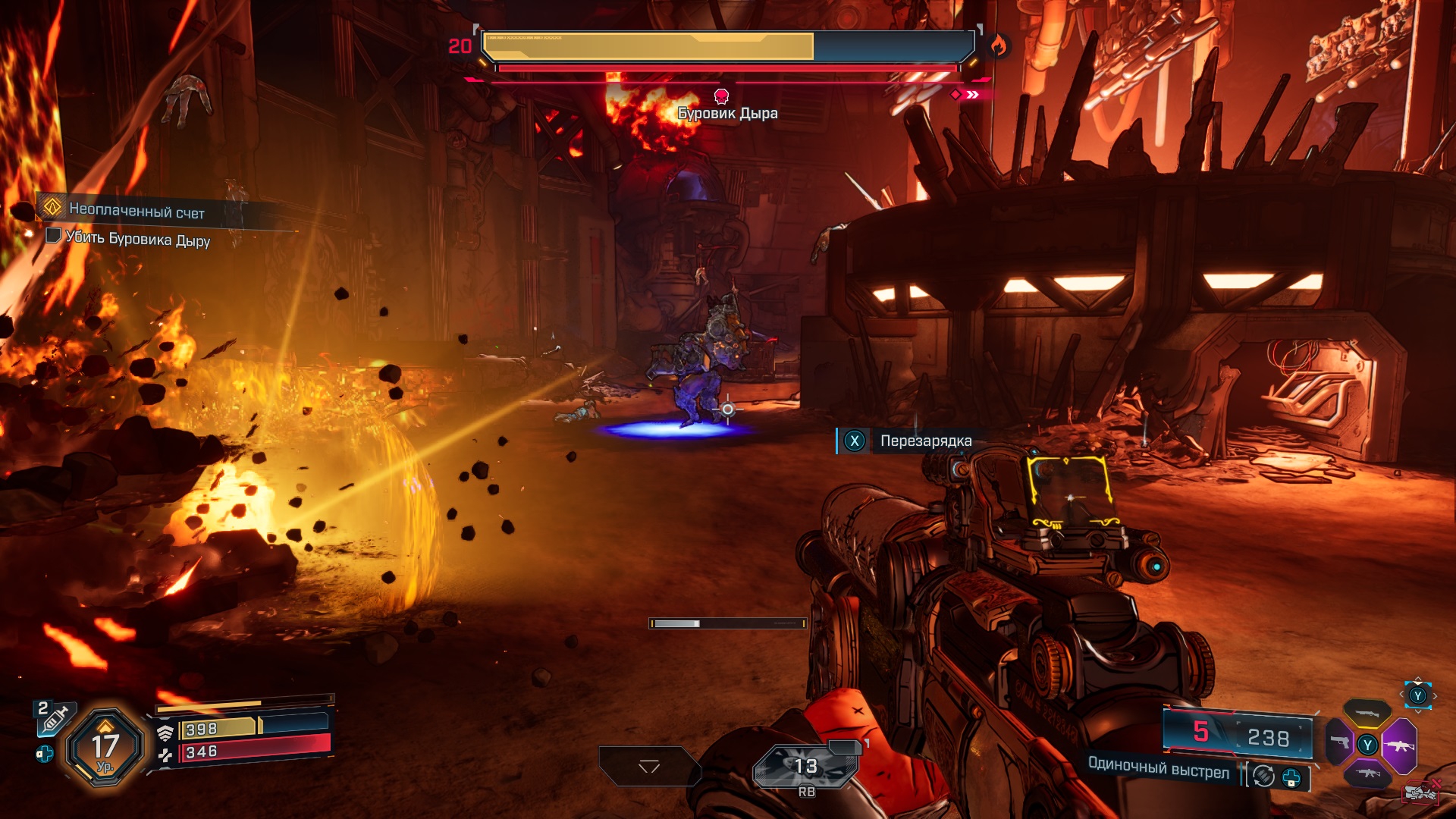The image size is (1456, 819).
Task: Choose the highlighted purple rifle slot
Action: (x=1399, y=745)
